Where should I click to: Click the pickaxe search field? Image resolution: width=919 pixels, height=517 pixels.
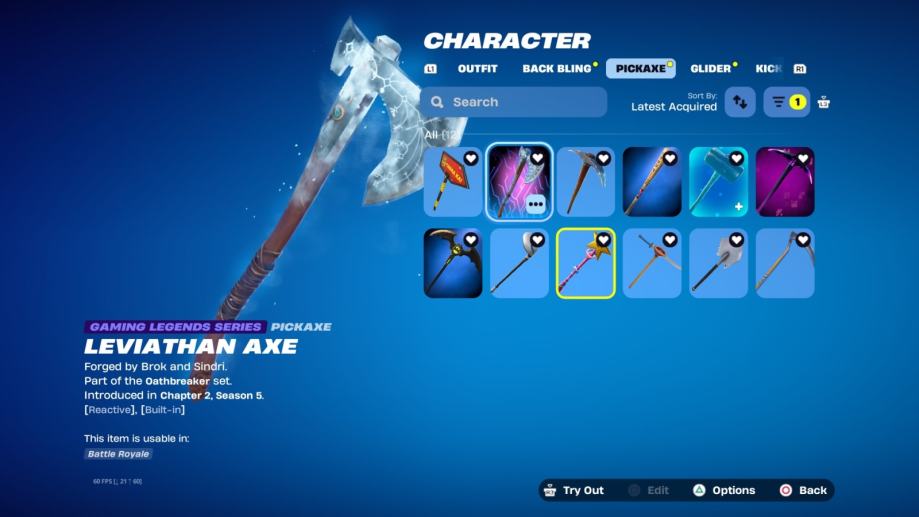513,102
